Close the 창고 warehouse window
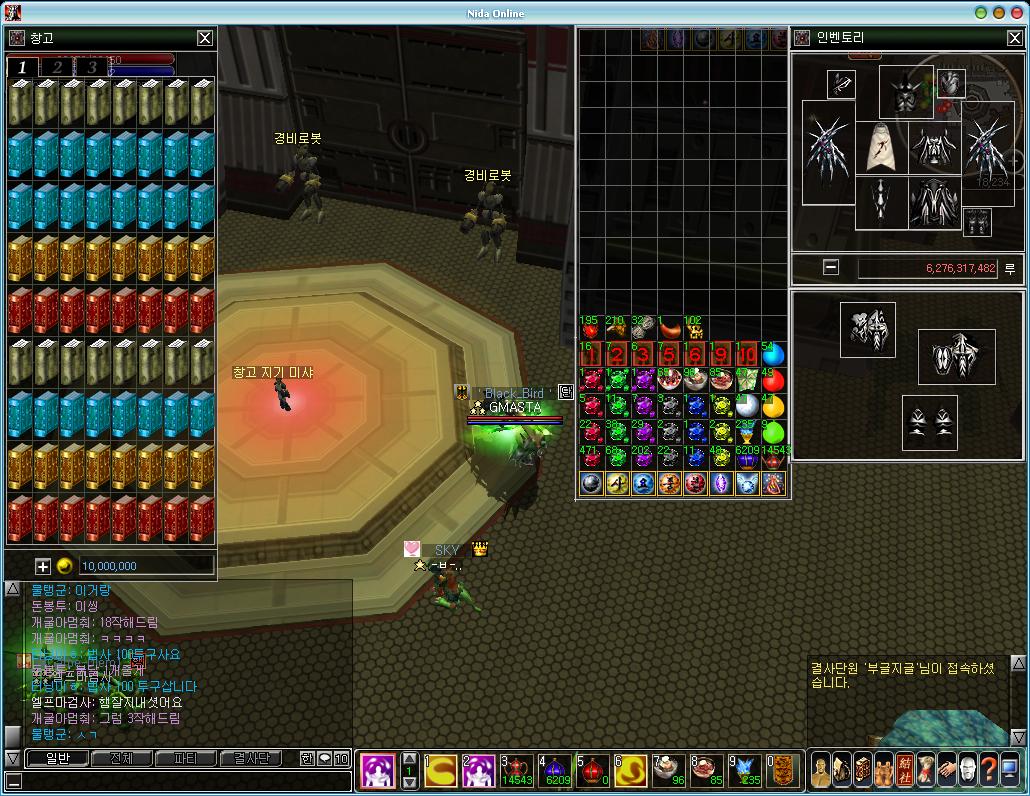 point(204,38)
